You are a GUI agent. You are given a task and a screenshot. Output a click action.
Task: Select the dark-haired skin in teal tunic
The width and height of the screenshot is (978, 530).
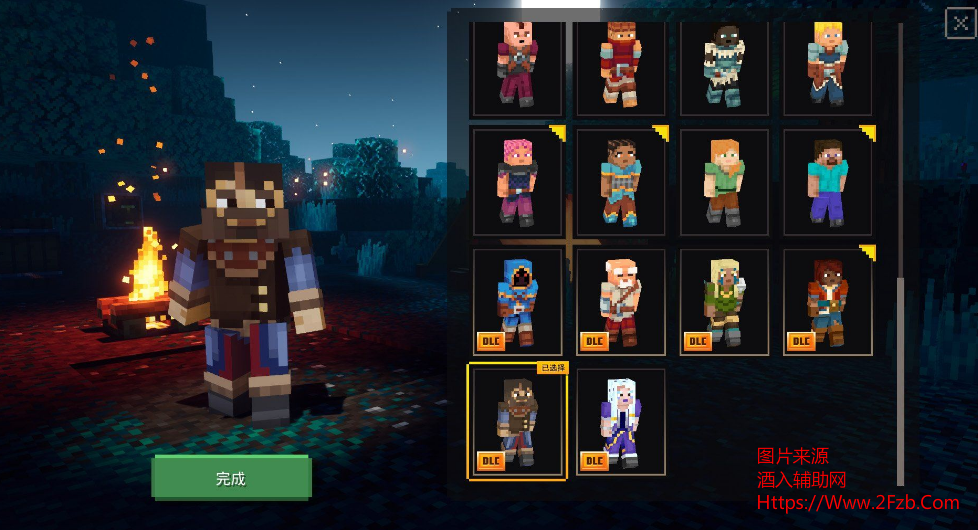coord(621,182)
